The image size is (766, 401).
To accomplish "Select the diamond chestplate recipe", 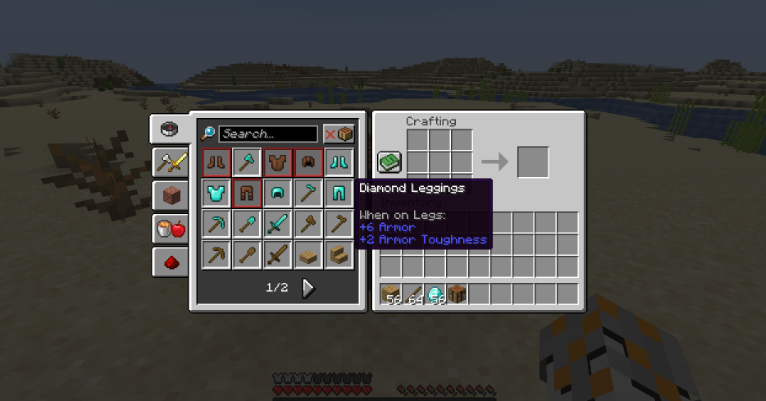I will point(215,192).
